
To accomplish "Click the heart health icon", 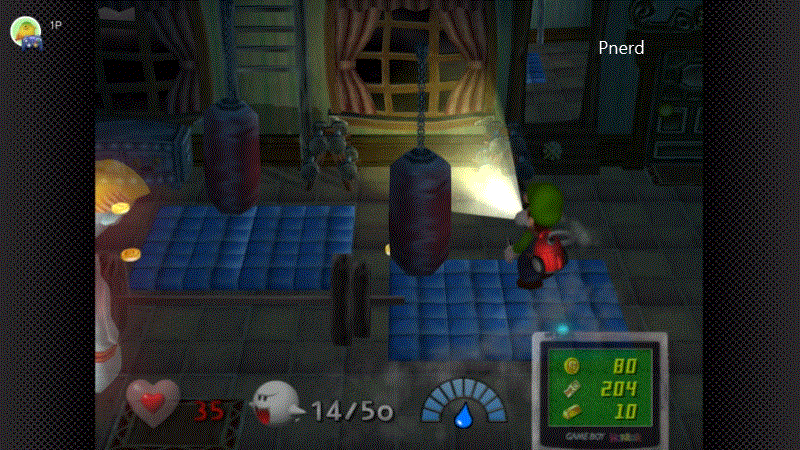I will pos(152,403).
